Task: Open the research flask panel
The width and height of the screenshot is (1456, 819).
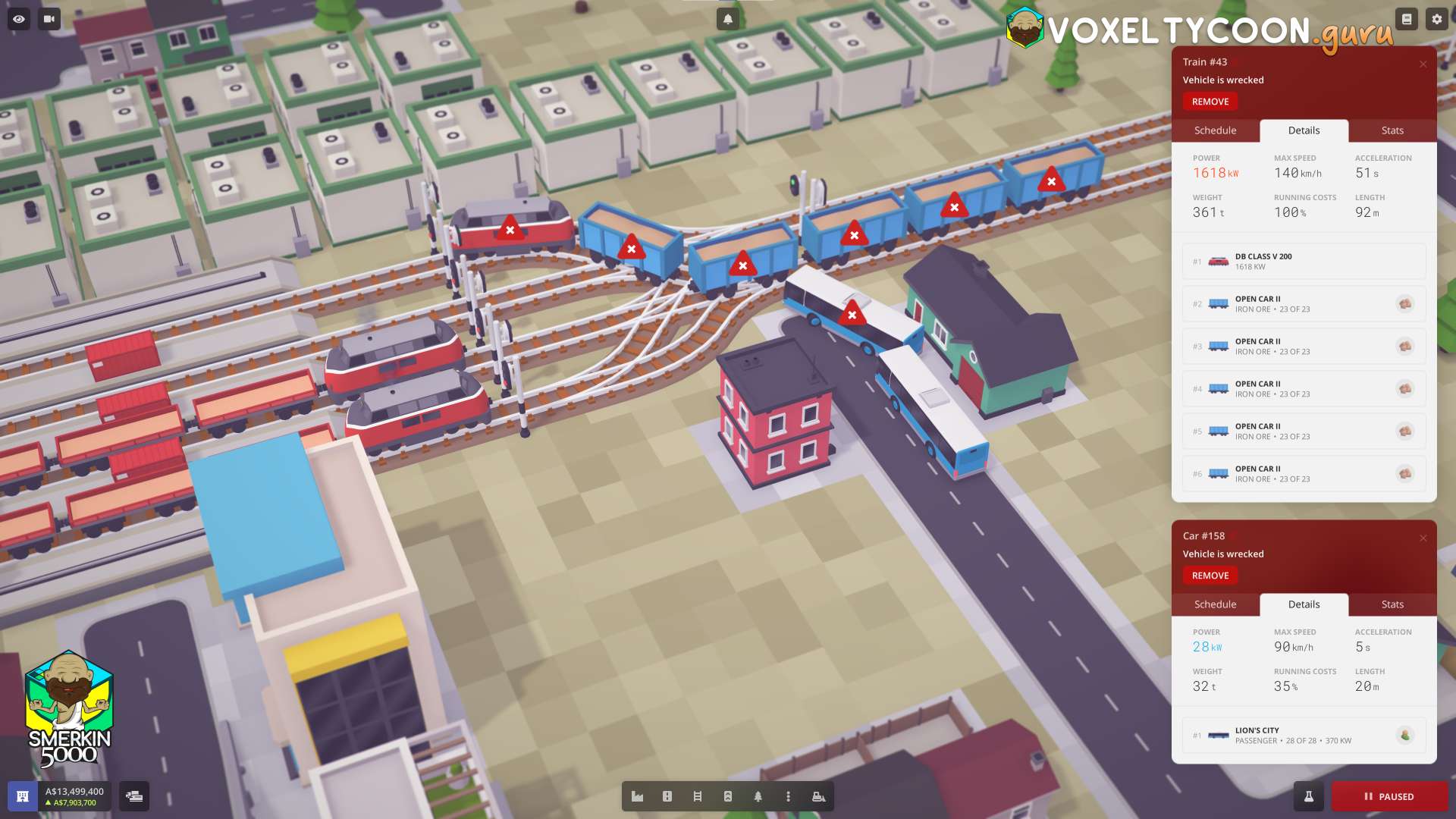Action: [1308, 796]
